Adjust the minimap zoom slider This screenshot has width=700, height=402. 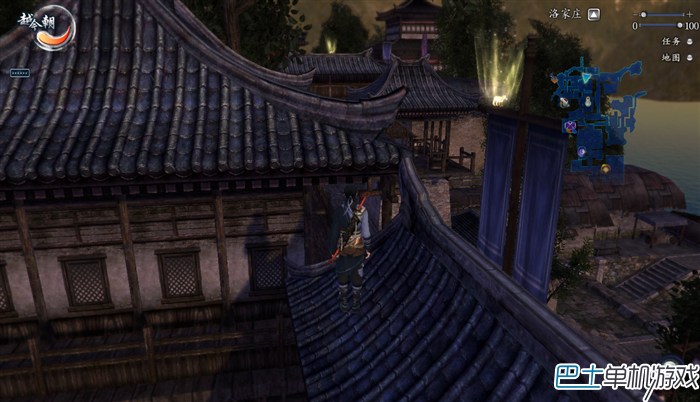644,15
